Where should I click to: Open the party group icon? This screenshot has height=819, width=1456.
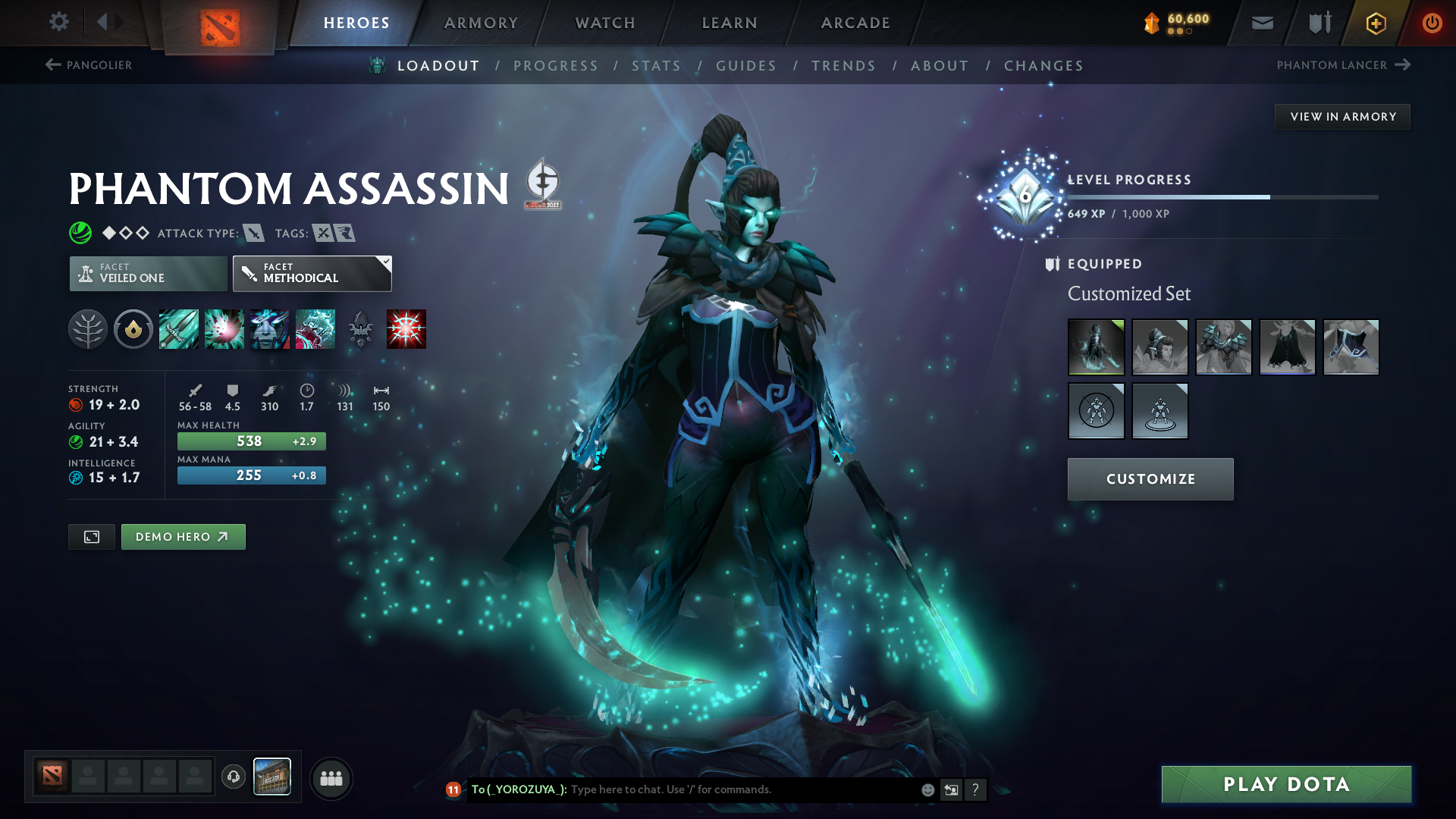pyautogui.click(x=331, y=779)
